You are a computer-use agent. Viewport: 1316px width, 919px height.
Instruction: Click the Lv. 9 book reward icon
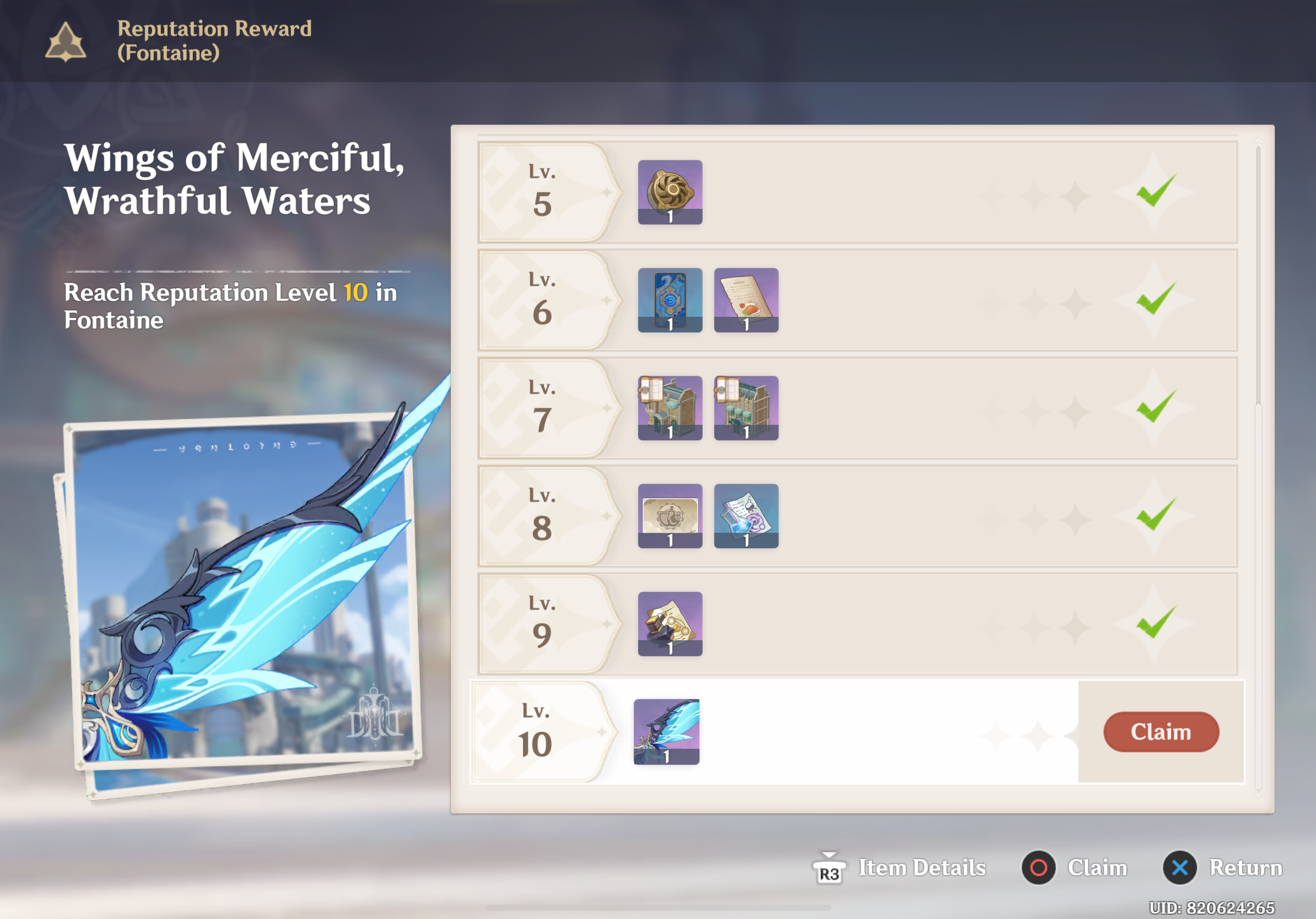[670, 623]
